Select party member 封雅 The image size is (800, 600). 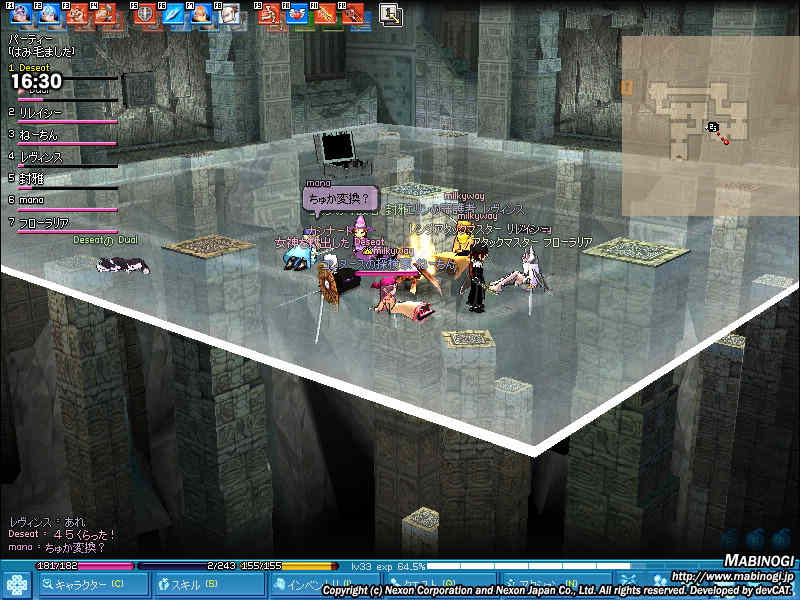pos(31,179)
